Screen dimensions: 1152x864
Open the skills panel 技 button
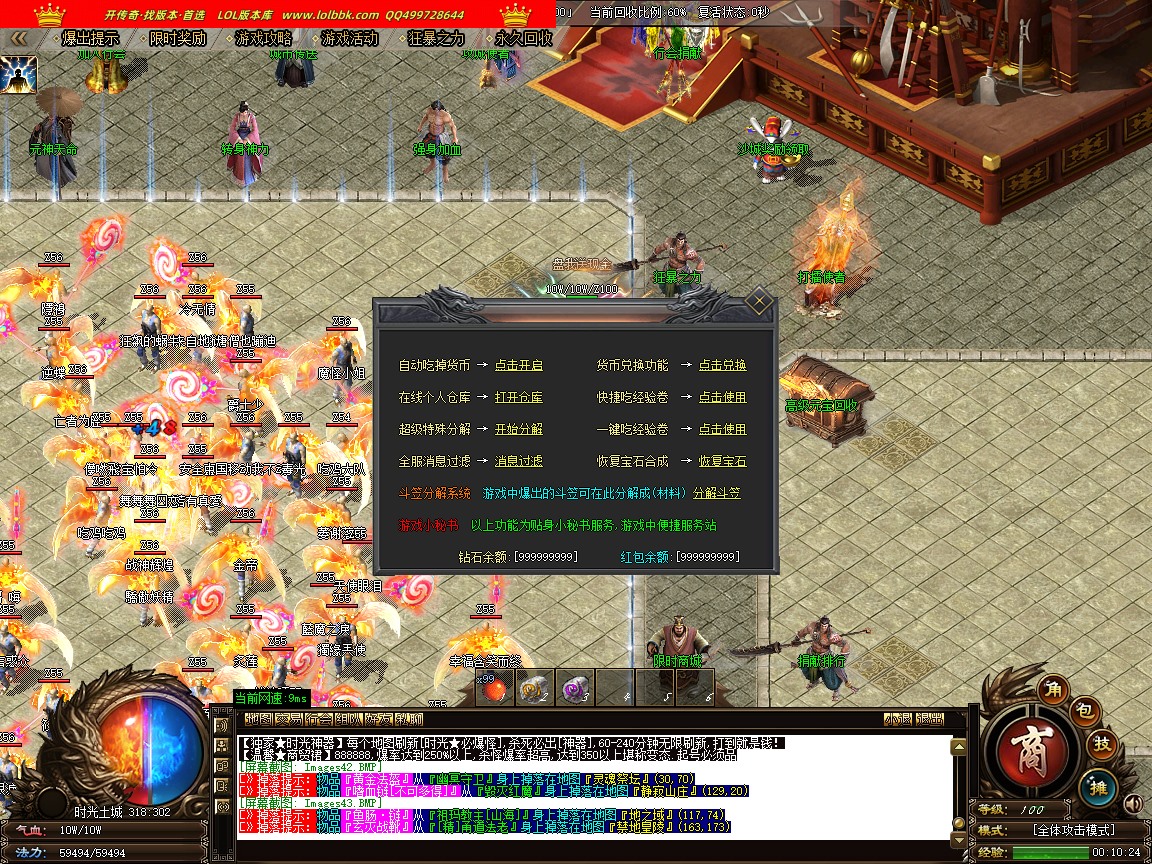pyautogui.click(x=1102, y=744)
